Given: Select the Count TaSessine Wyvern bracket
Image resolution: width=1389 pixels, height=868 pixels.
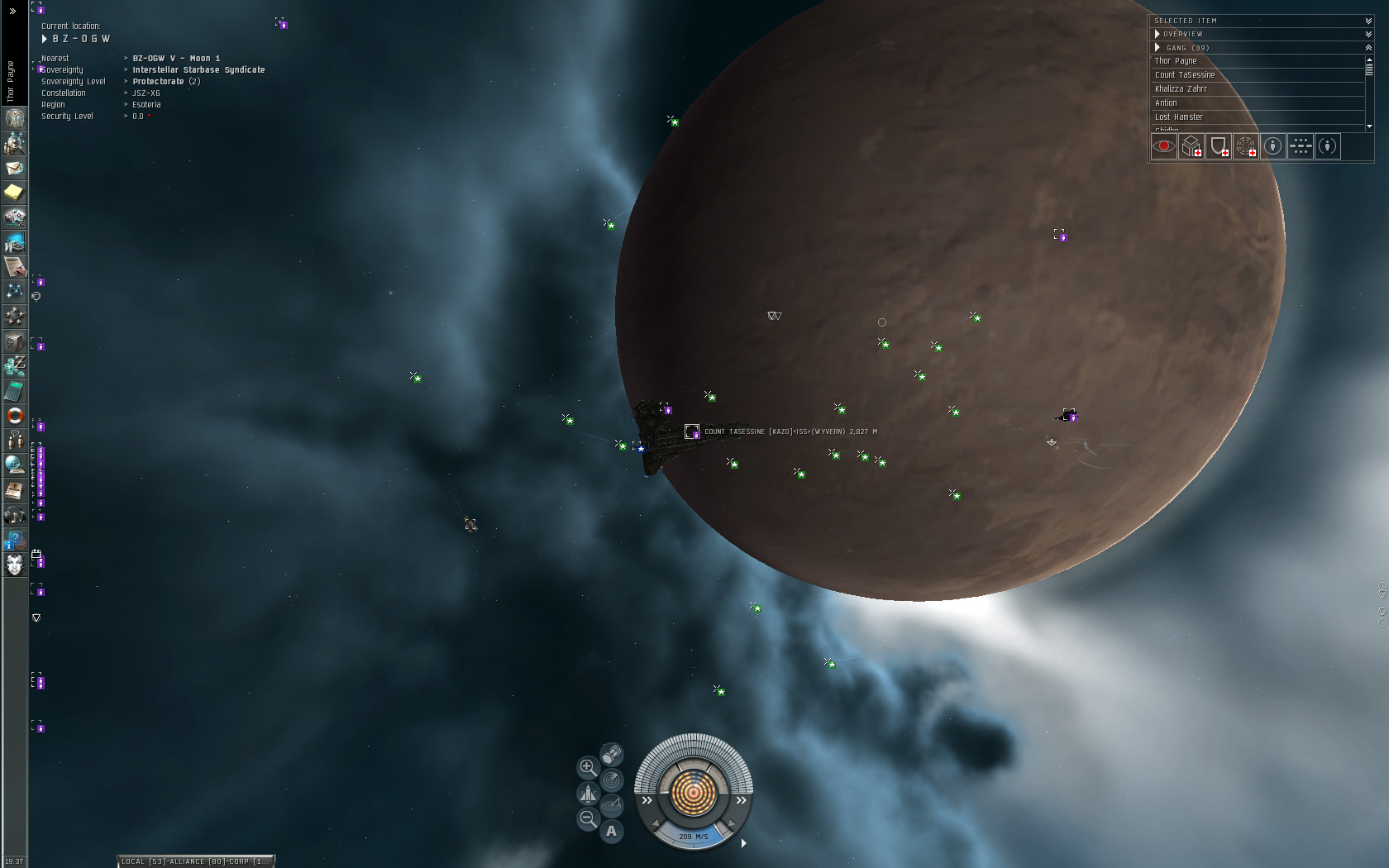Looking at the screenshot, I should click(x=692, y=432).
